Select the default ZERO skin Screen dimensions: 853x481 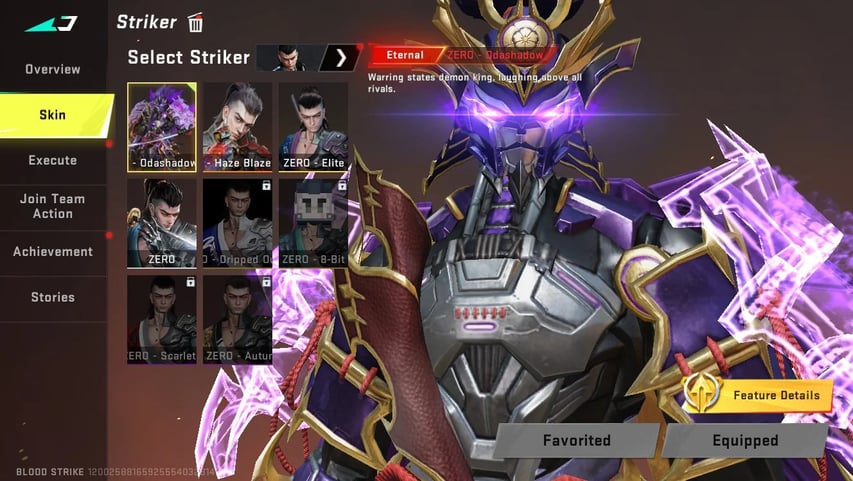pyautogui.click(x=162, y=223)
